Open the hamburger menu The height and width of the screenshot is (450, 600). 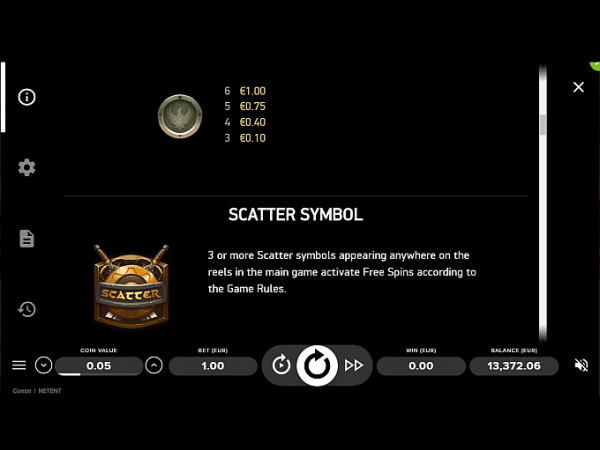click(19, 366)
